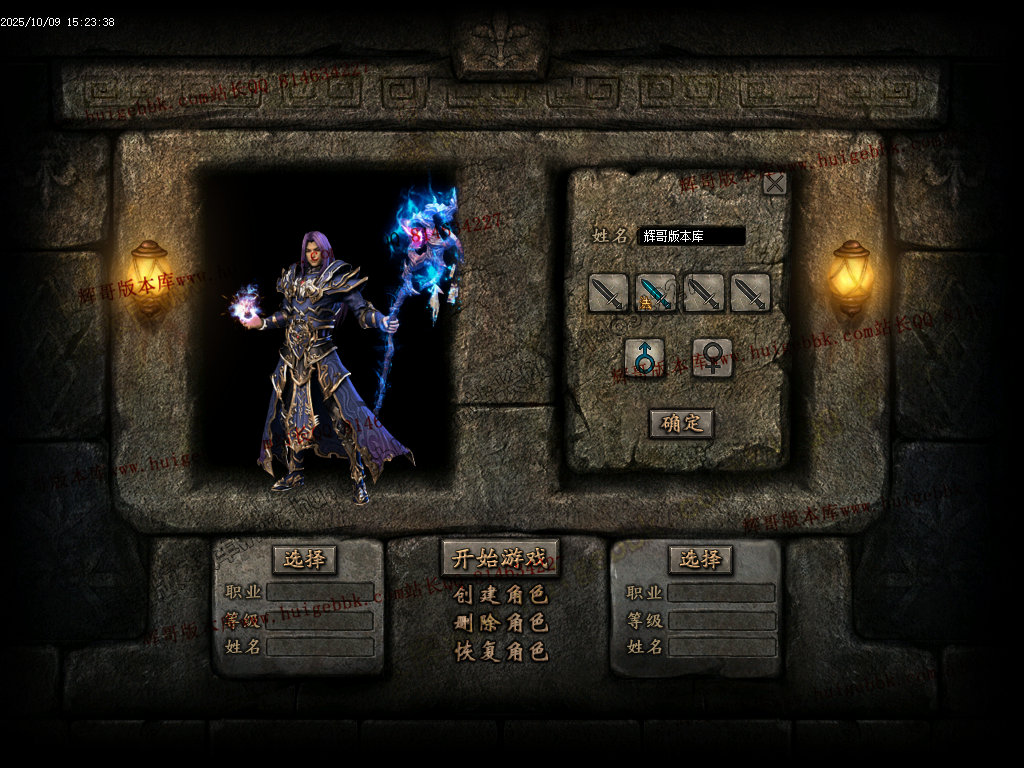Pick the female gender symbol
This screenshot has width=1024, height=768.
[712, 357]
